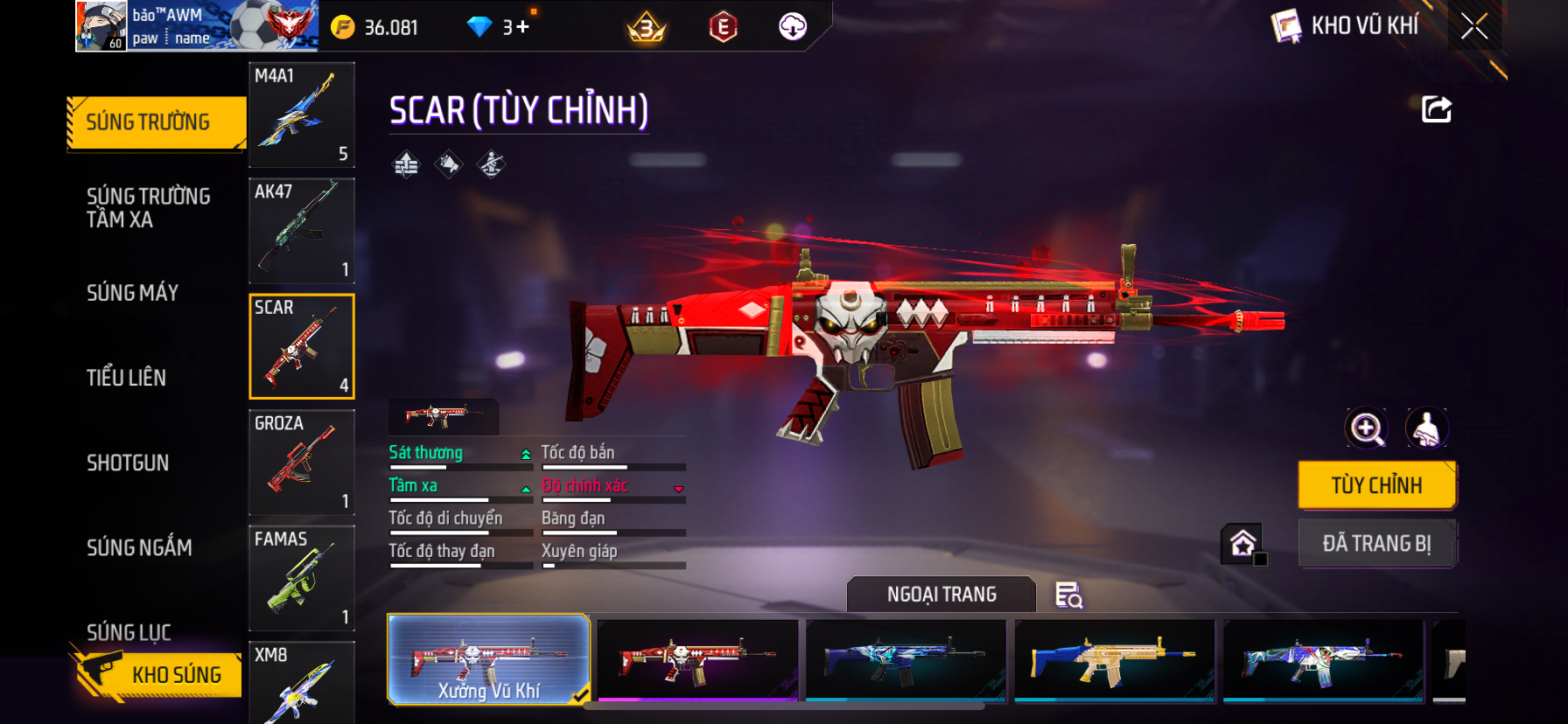Click the yellow Tùy Chỉnh button
Image resolution: width=1568 pixels, height=724 pixels.
pyautogui.click(x=1376, y=485)
